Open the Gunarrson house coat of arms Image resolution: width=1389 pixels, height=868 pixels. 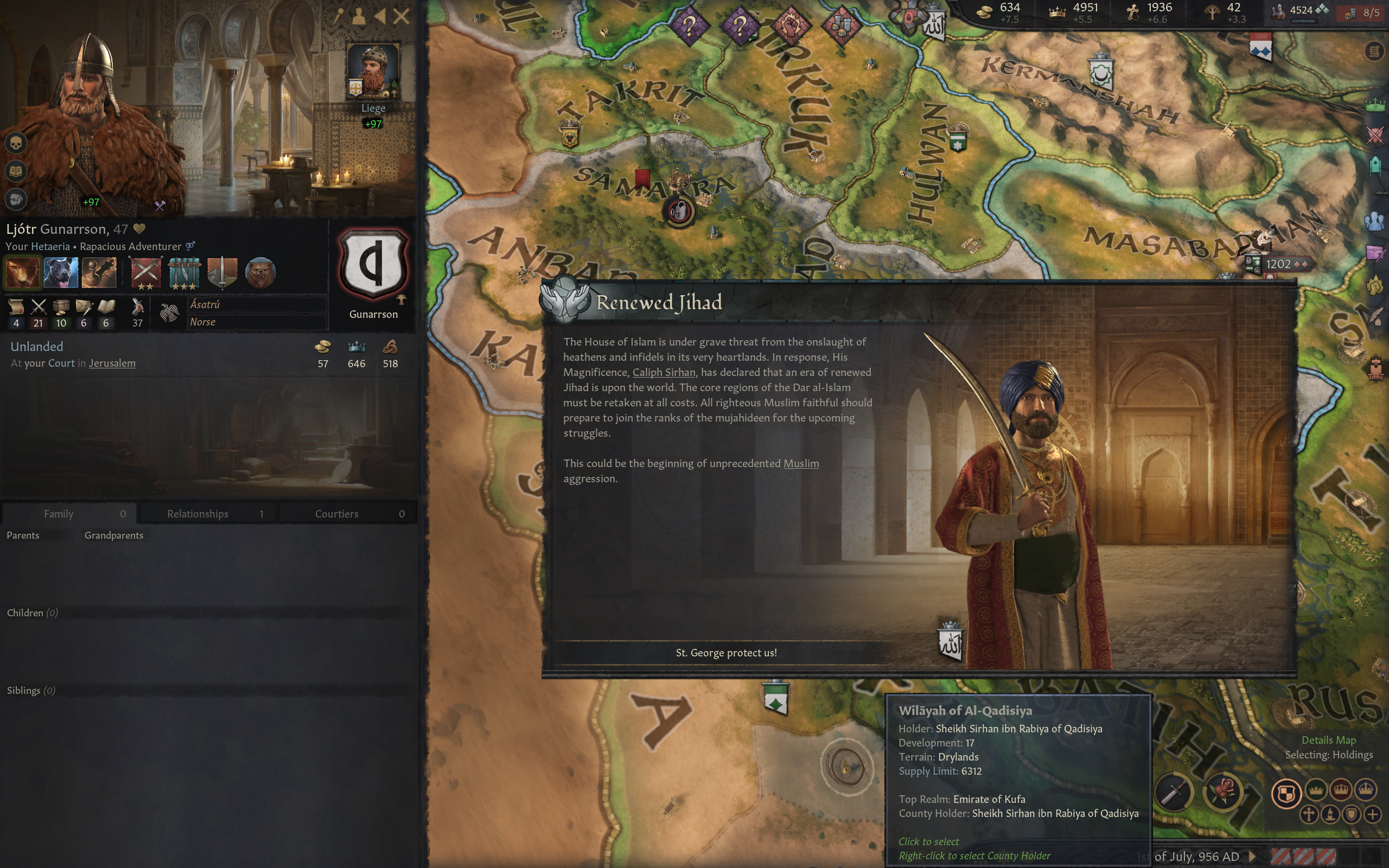pos(374,265)
